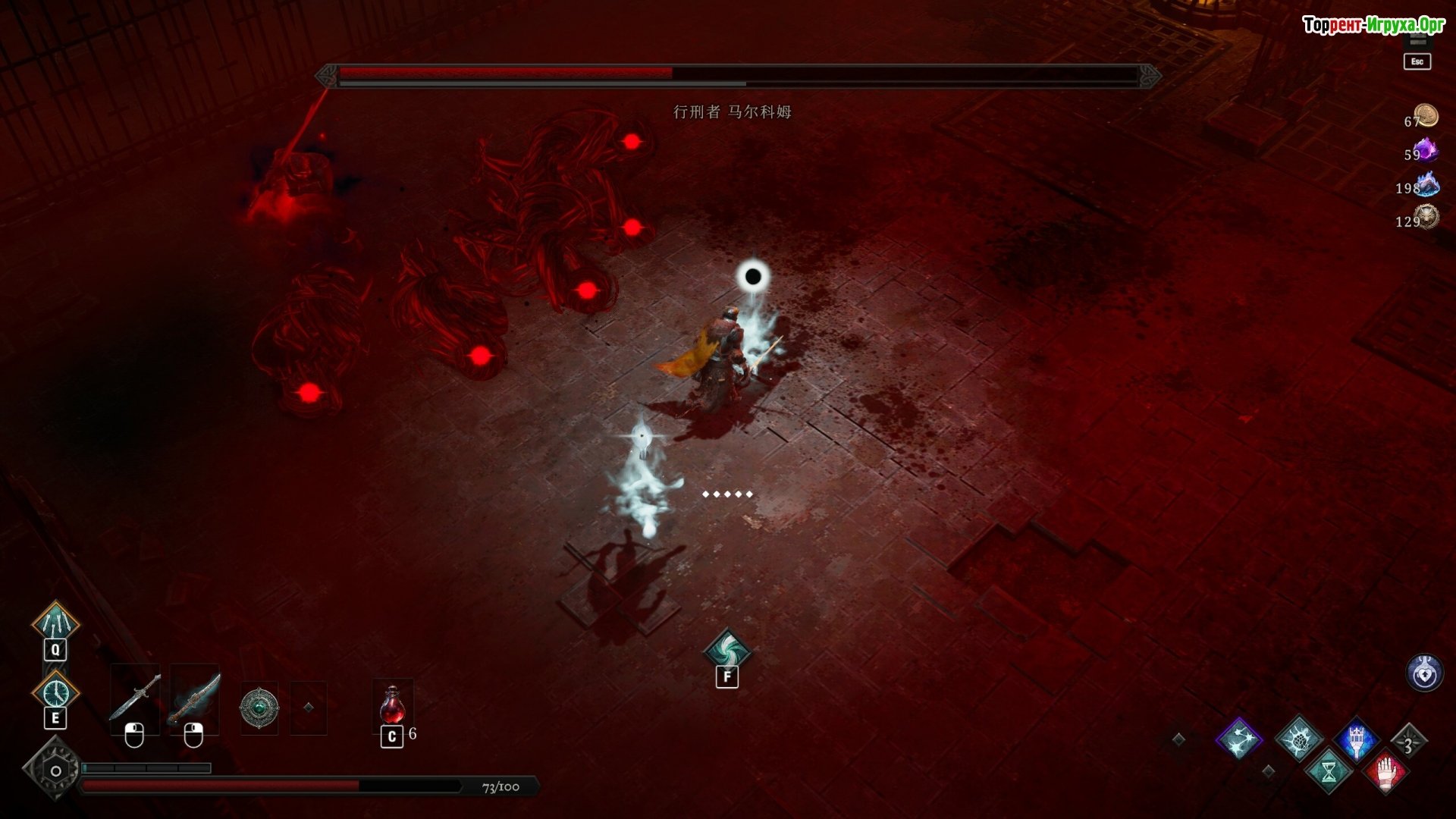This screenshot has height=819, width=1456.
Task: Click the gold coin currency icon
Action: (x=1426, y=115)
